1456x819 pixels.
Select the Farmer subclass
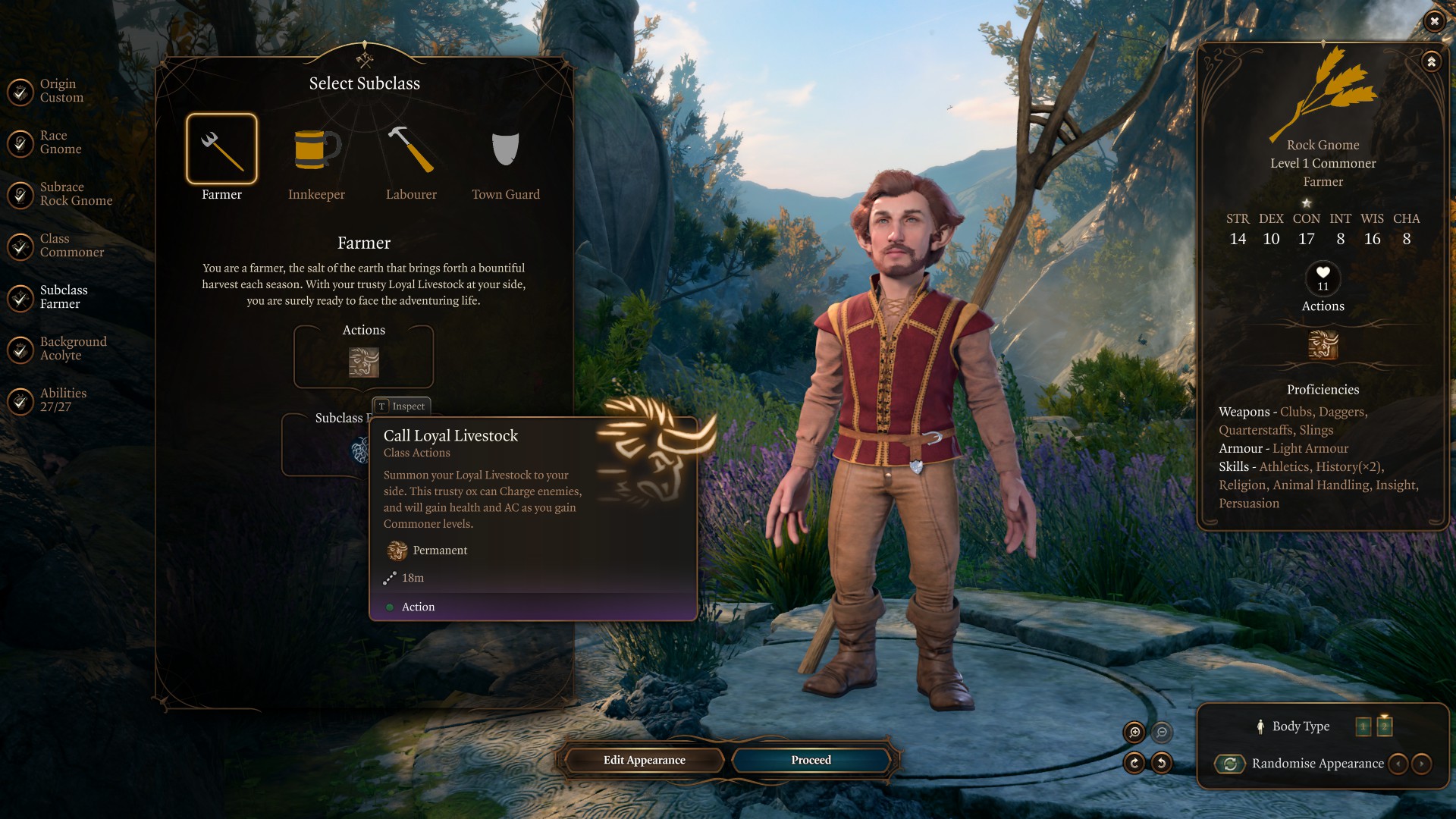pyautogui.click(x=221, y=149)
